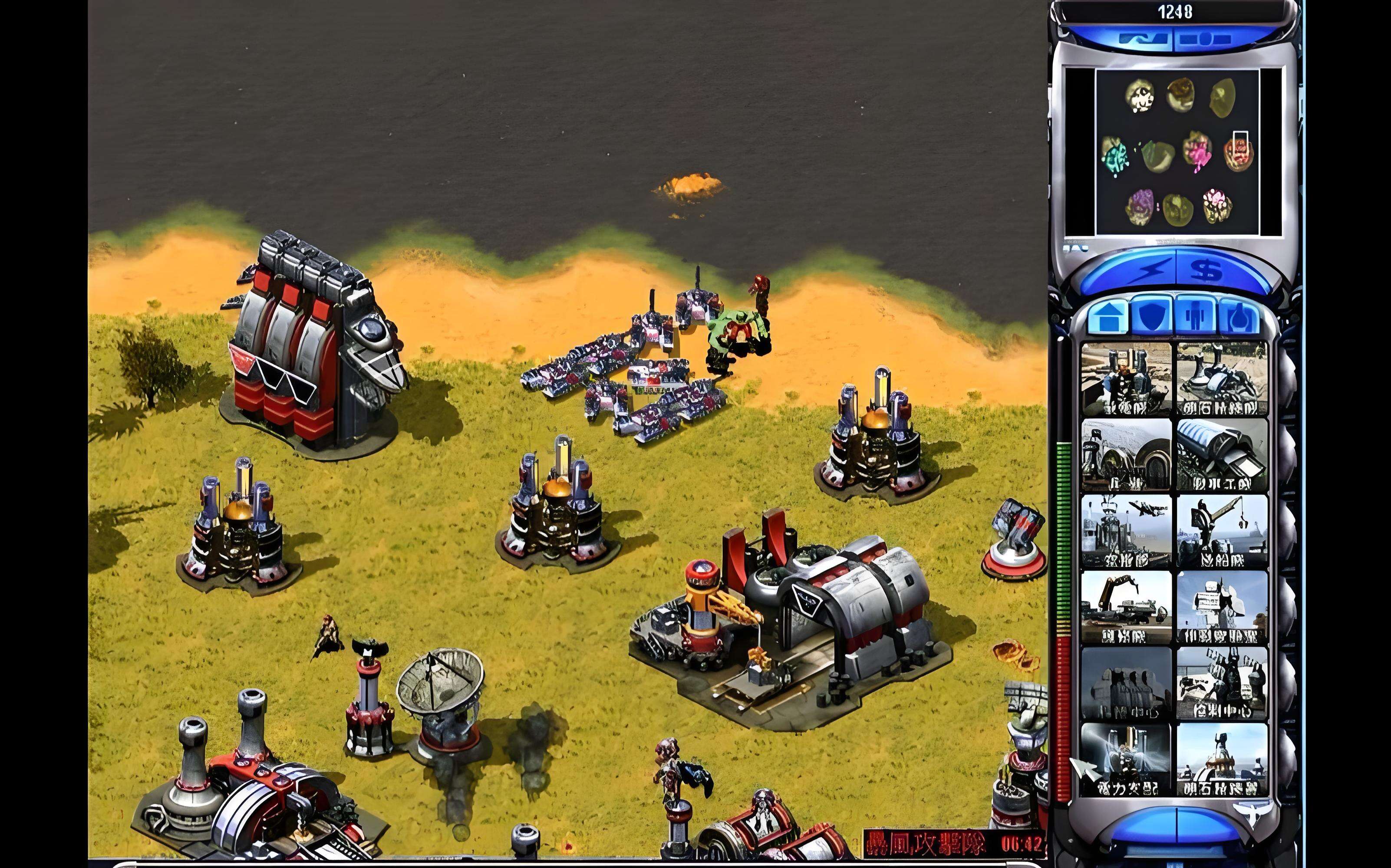The image size is (1391, 868).
Task: Select the War Factory with striped roof
Action: click(x=1222, y=455)
